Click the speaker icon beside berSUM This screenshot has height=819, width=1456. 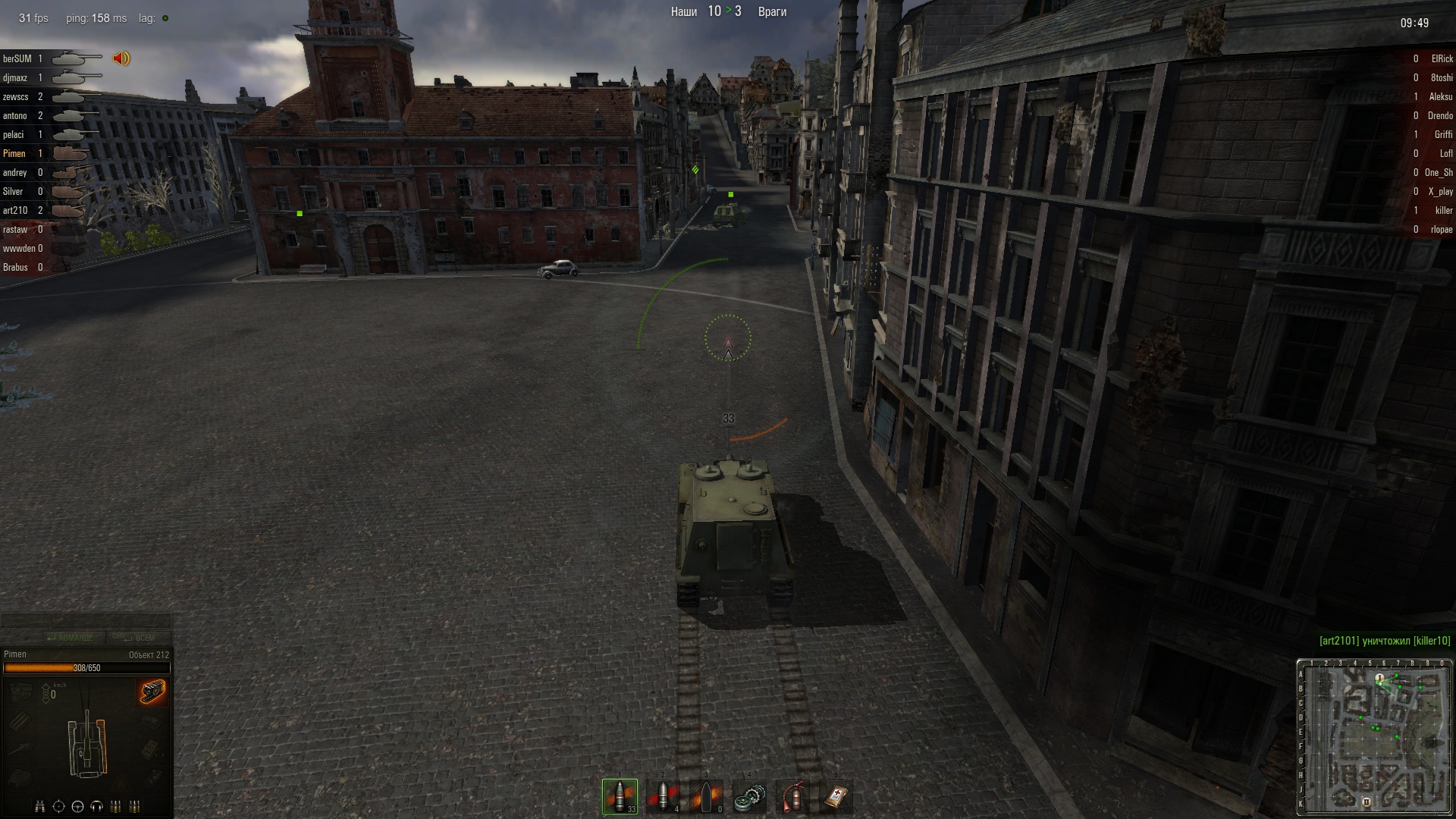(121, 58)
